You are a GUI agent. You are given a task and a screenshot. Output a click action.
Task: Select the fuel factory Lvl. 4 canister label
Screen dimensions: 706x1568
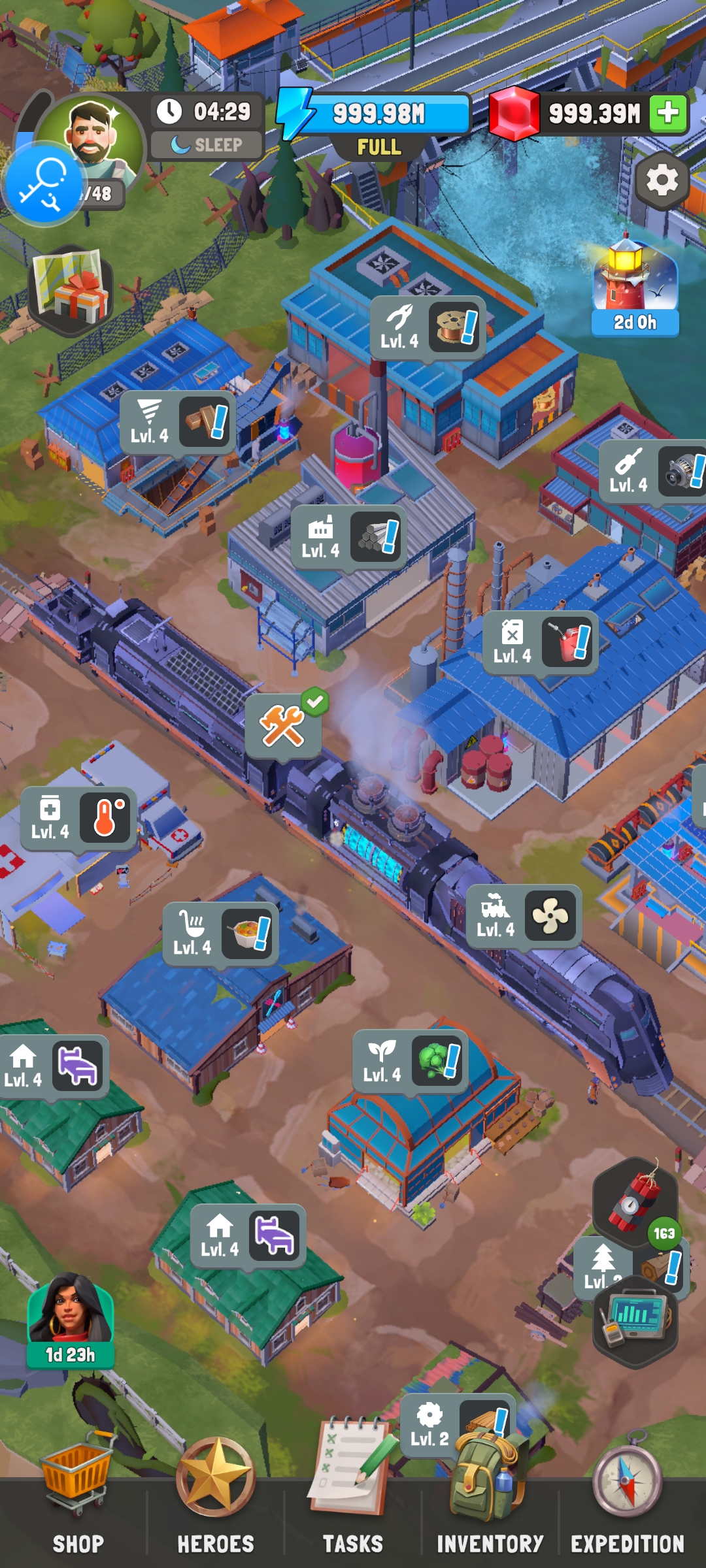click(541, 643)
